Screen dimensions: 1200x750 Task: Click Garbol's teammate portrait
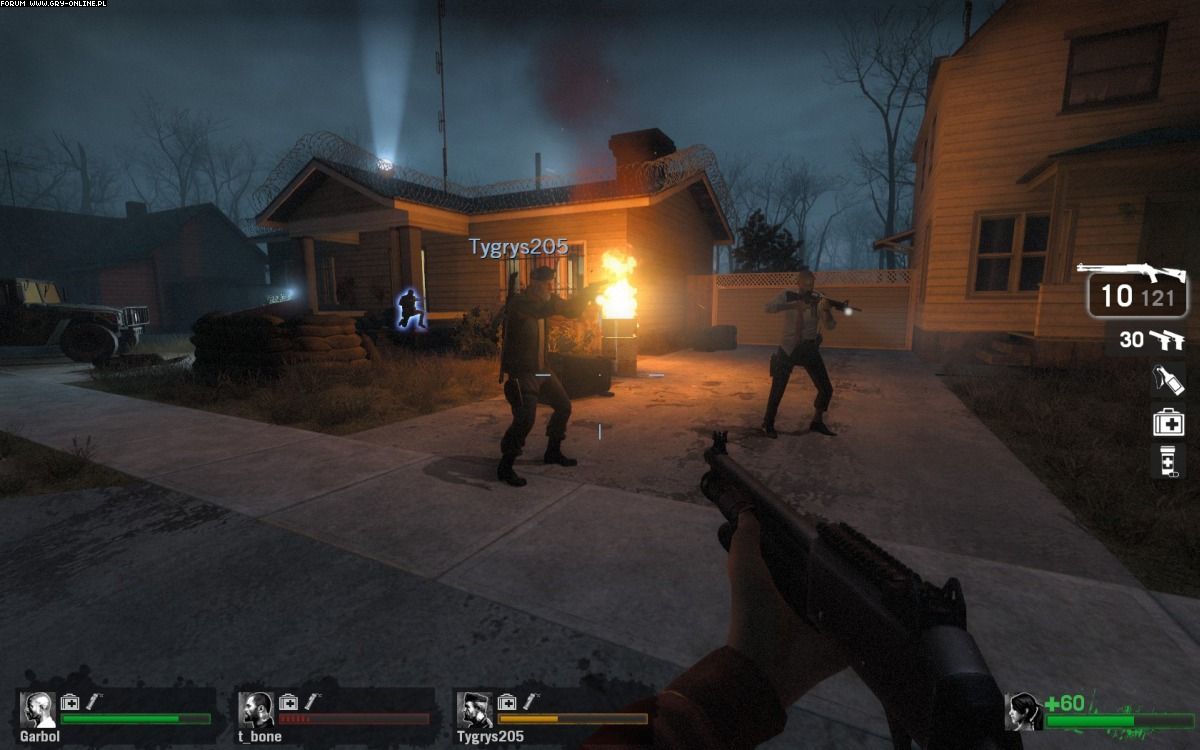[x=38, y=710]
